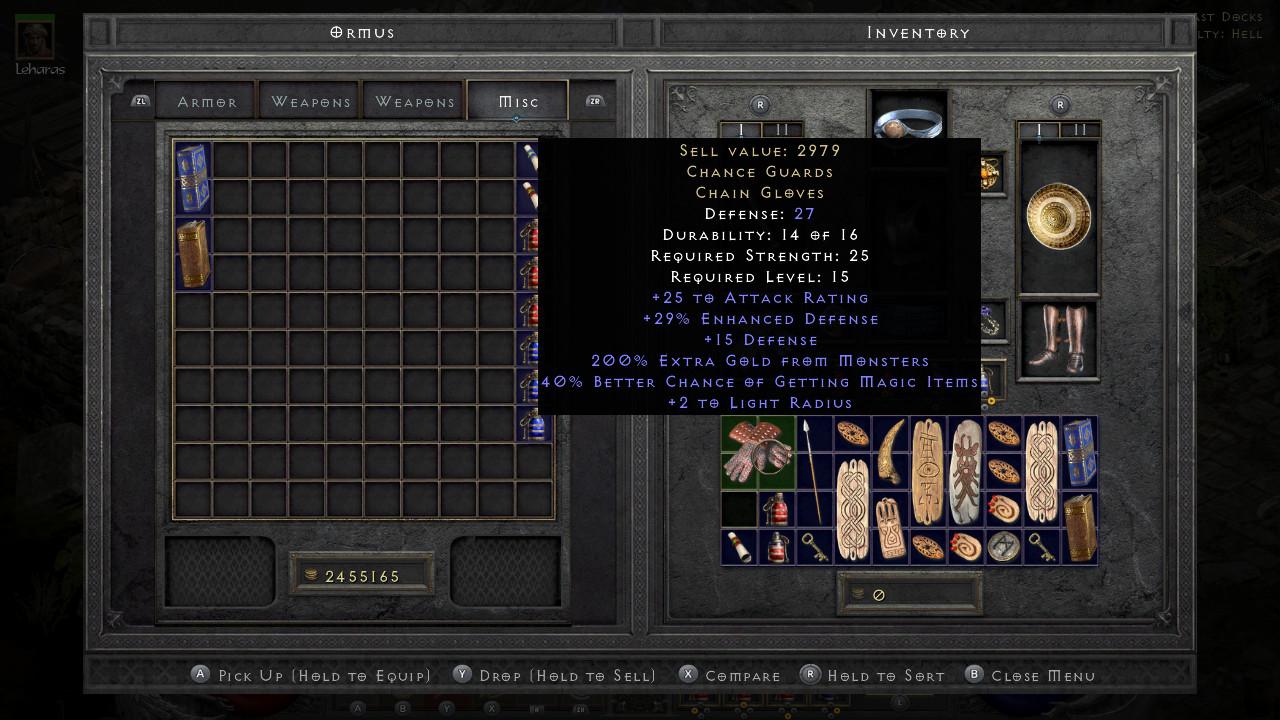Click the gold amount field showing 2455165
This screenshot has width=1280, height=720.
362,575
